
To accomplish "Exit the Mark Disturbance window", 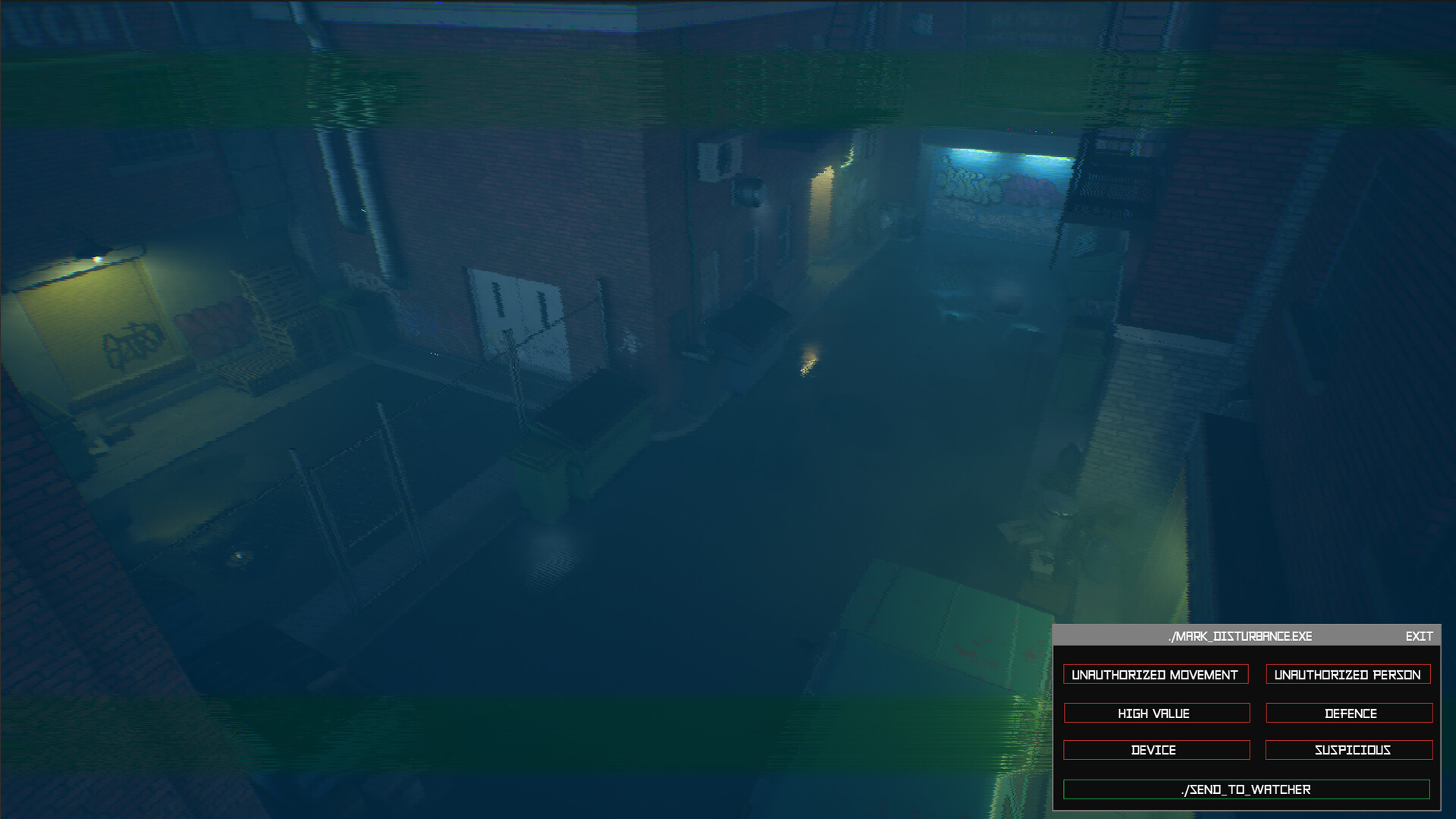I will click(x=1418, y=636).
